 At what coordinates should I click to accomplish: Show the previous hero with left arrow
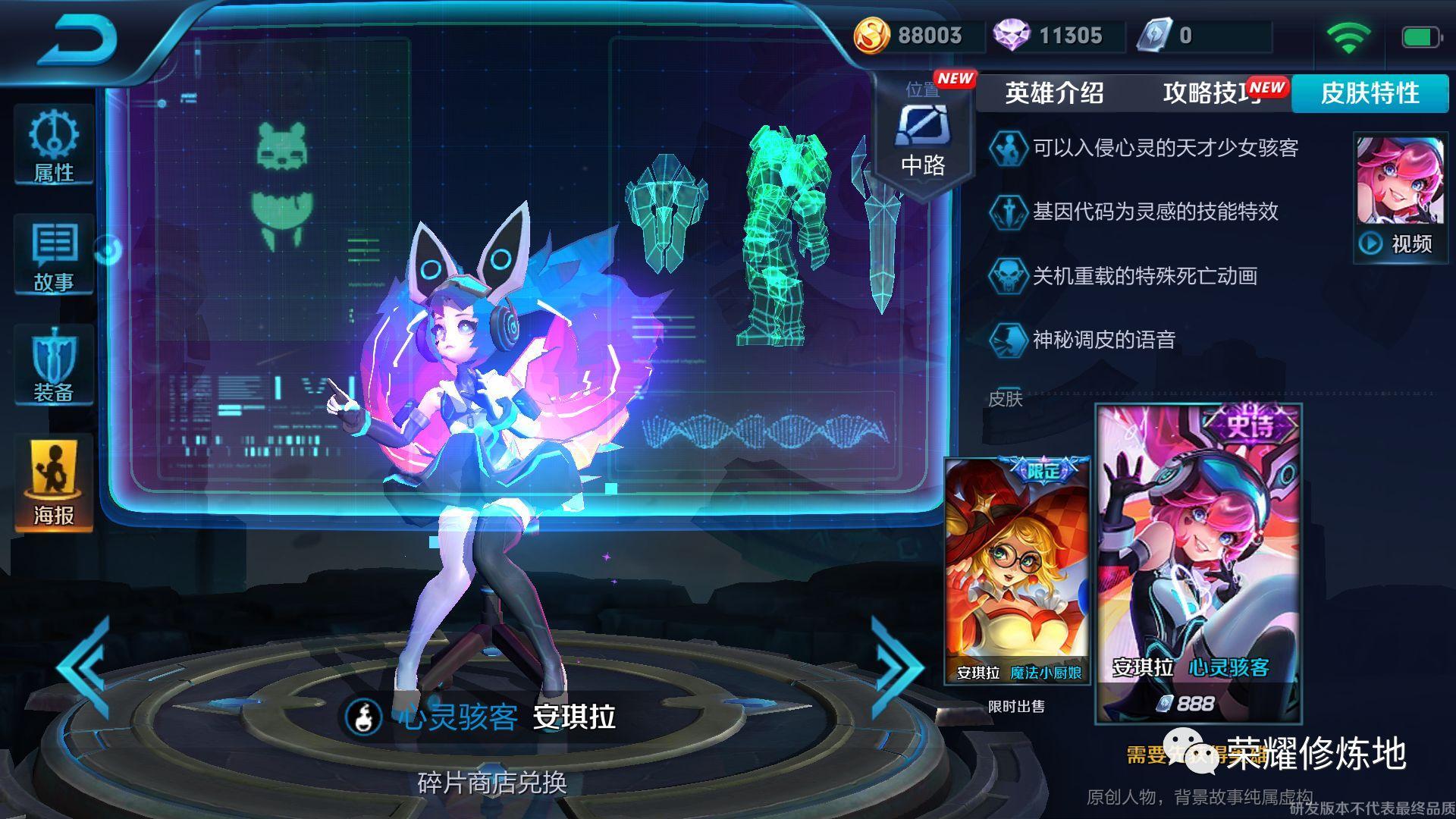coord(85,667)
